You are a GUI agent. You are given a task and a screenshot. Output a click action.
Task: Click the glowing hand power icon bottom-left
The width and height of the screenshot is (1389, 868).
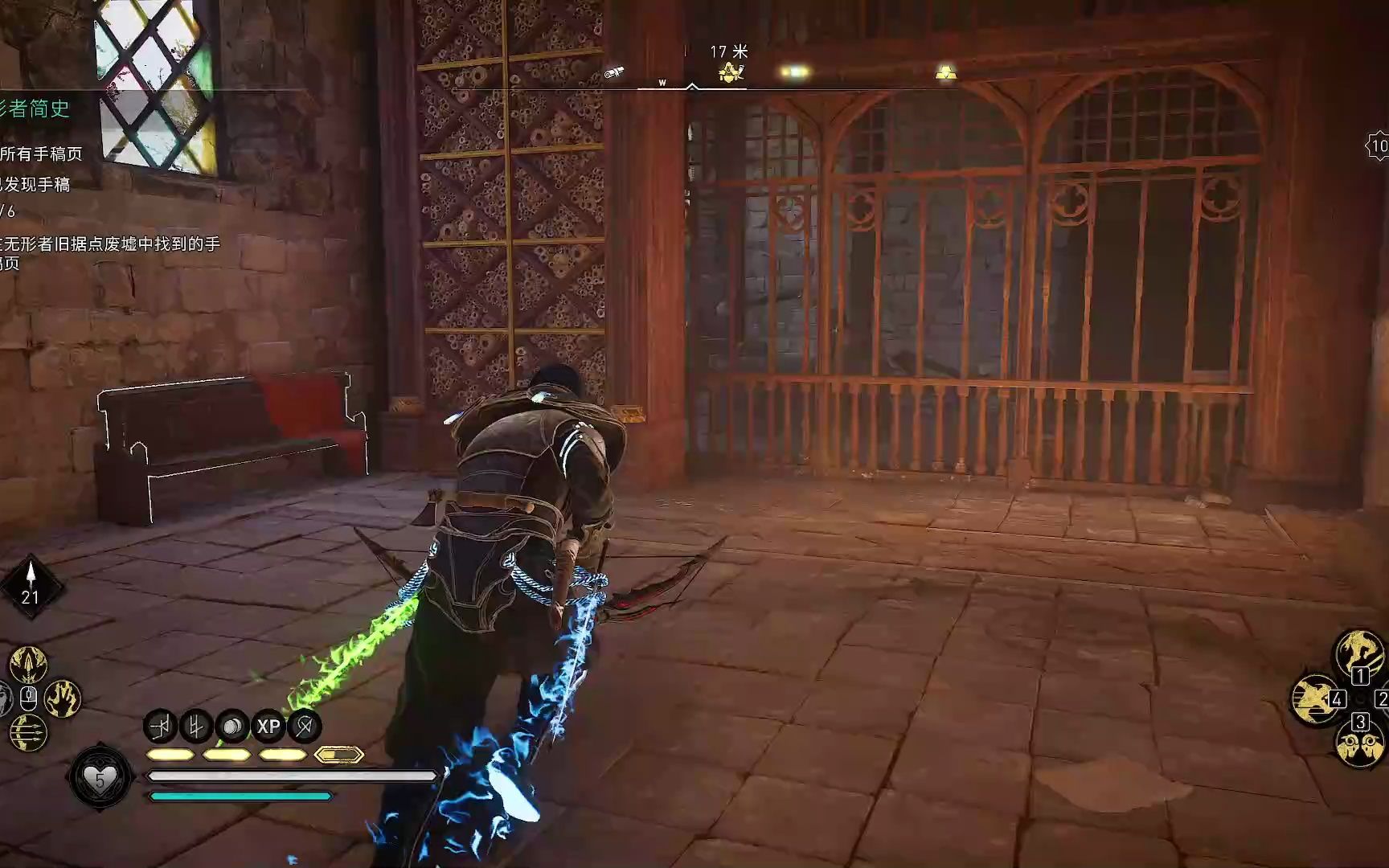pyautogui.click(x=63, y=698)
